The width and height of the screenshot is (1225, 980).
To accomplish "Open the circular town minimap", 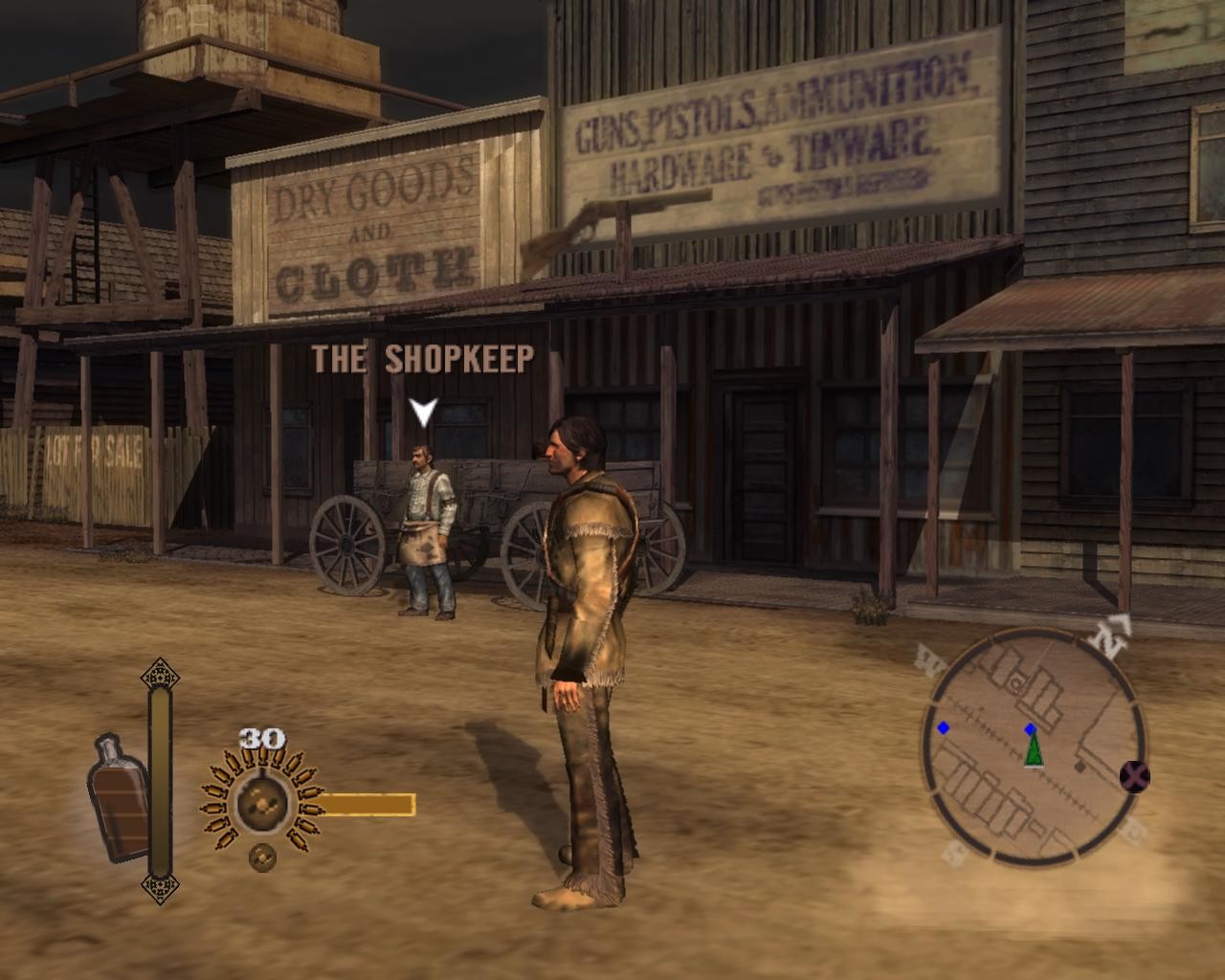I will point(1034,747).
